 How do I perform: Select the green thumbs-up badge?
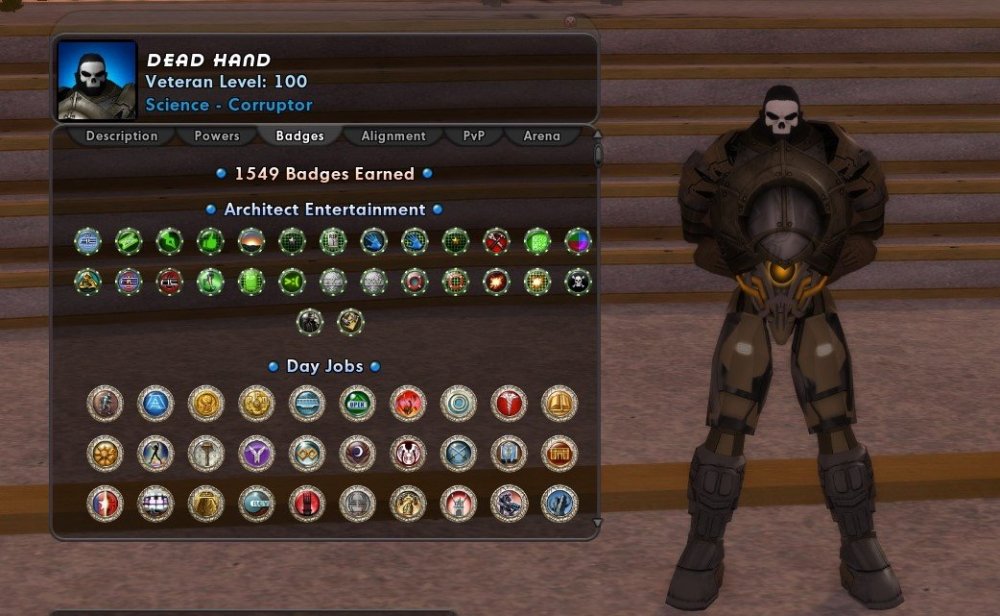coord(210,241)
